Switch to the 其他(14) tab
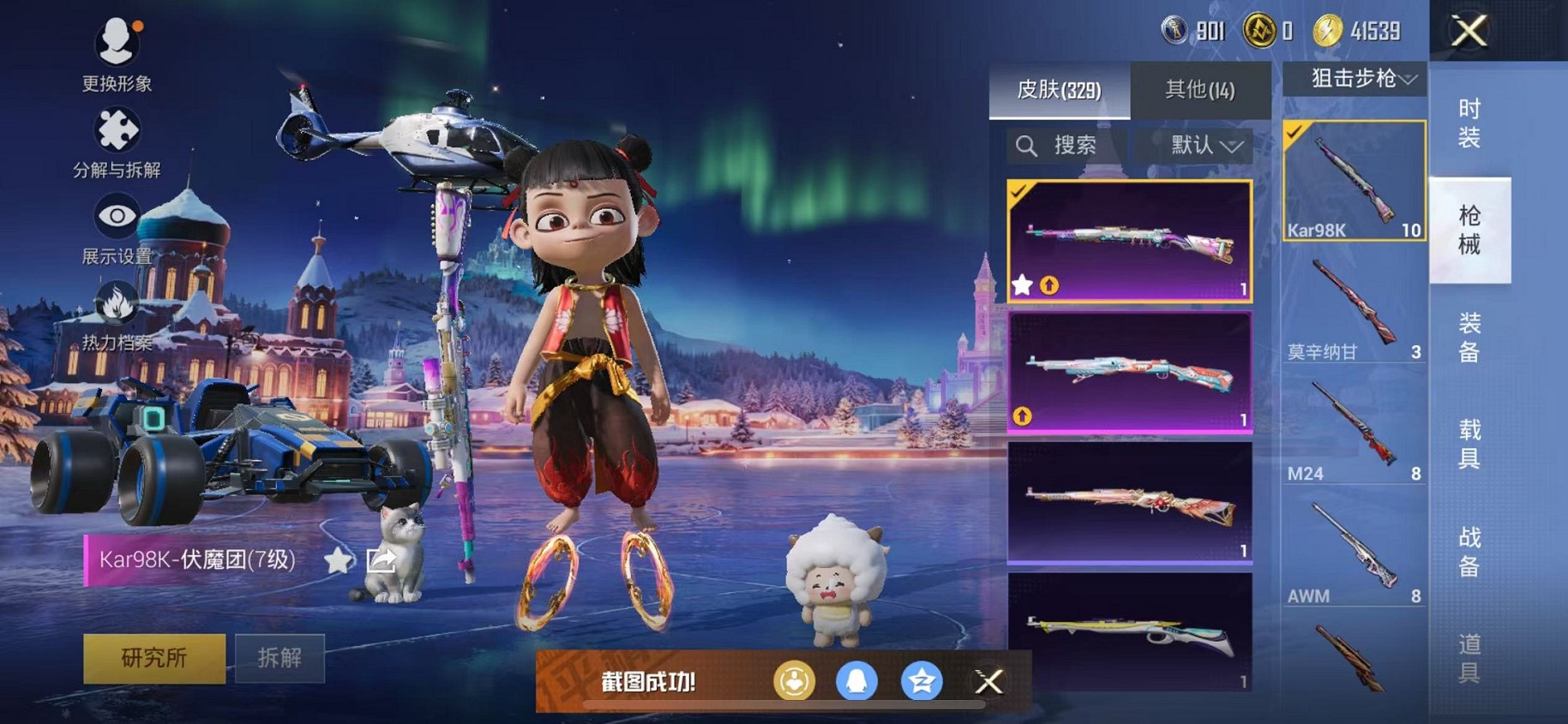This screenshot has width=1568, height=724. pyautogui.click(x=1199, y=90)
